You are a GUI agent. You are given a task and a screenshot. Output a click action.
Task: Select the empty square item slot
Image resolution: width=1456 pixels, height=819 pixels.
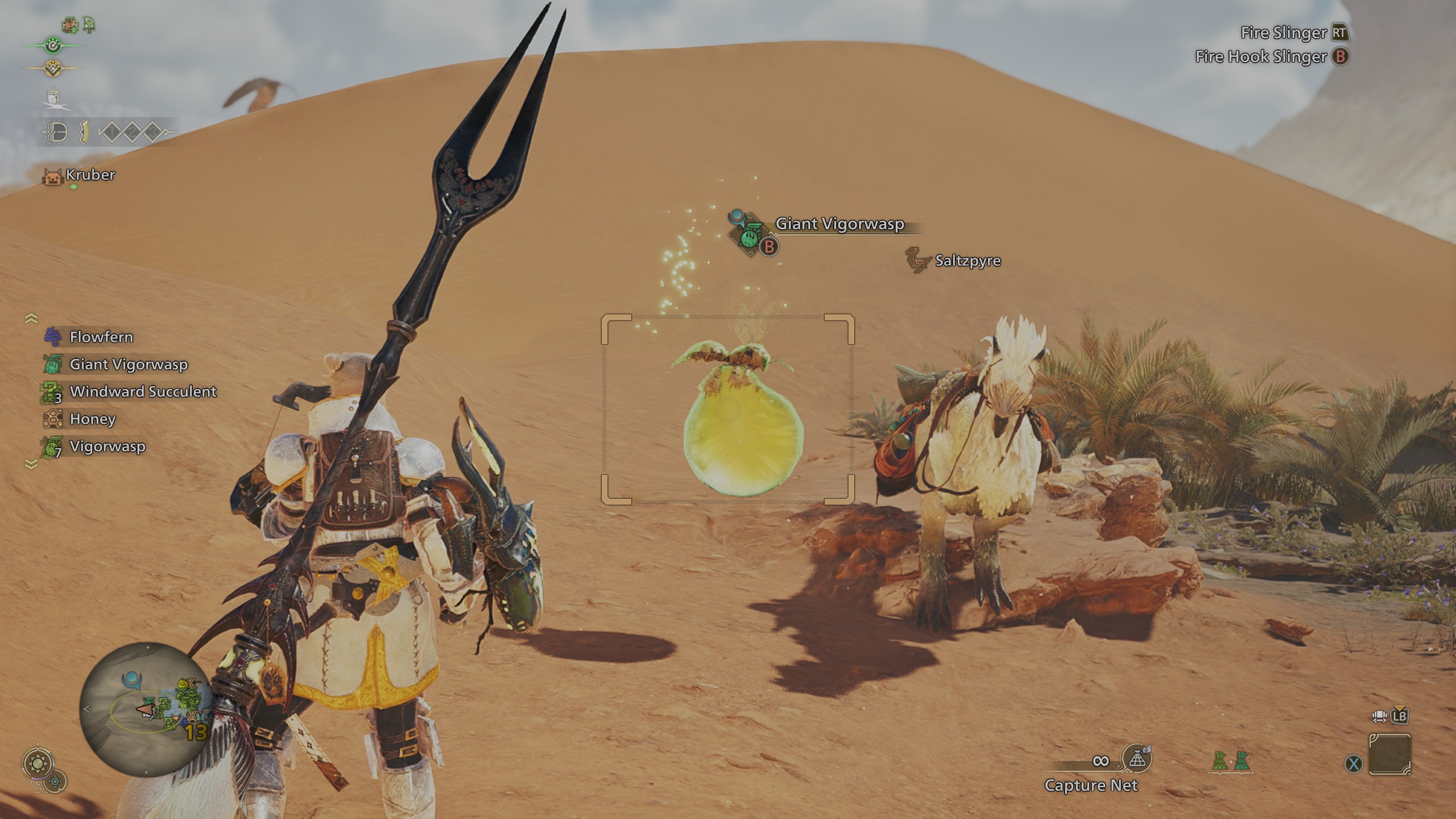click(x=1389, y=754)
